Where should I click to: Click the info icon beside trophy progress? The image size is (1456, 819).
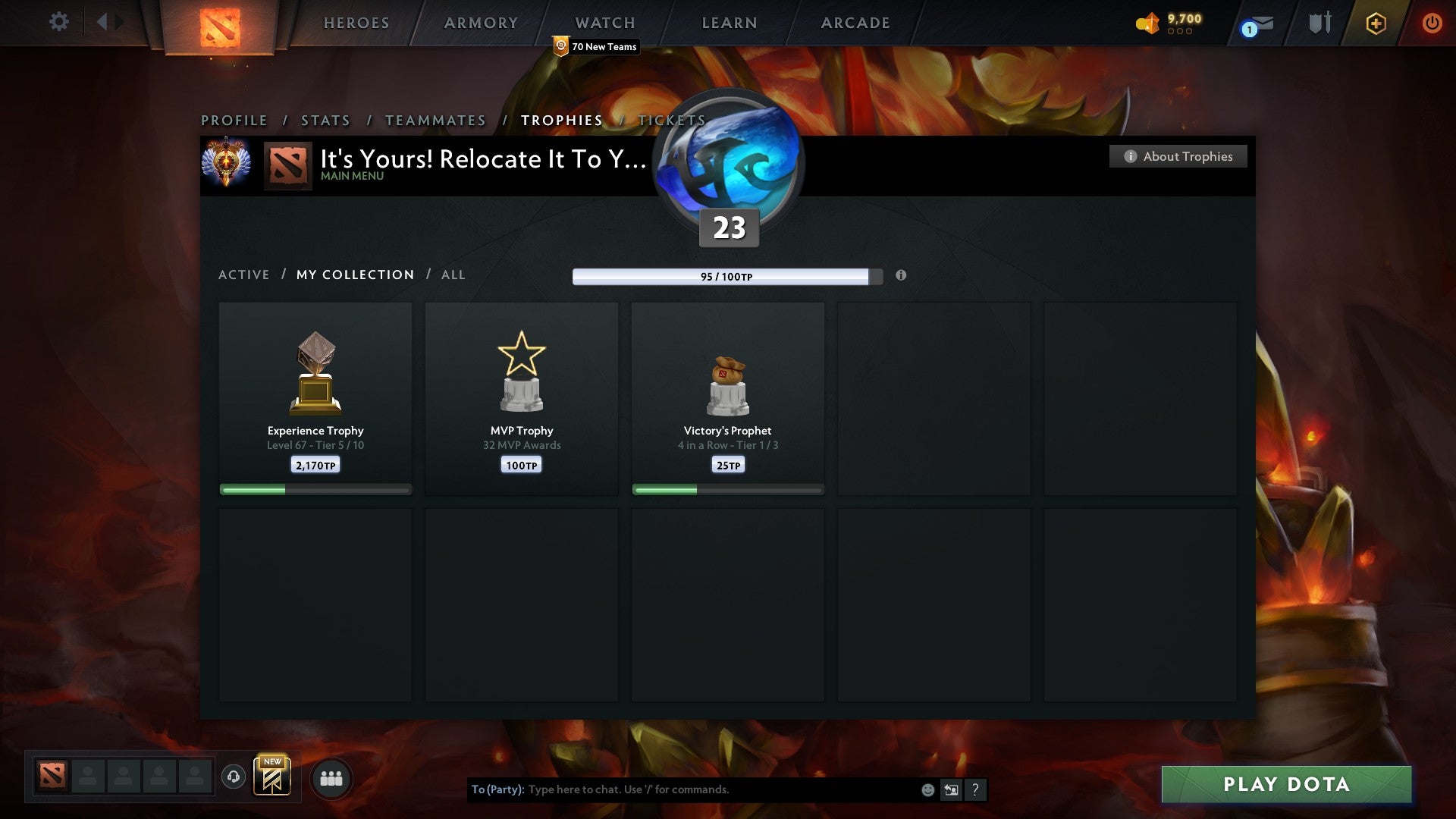pyautogui.click(x=901, y=277)
